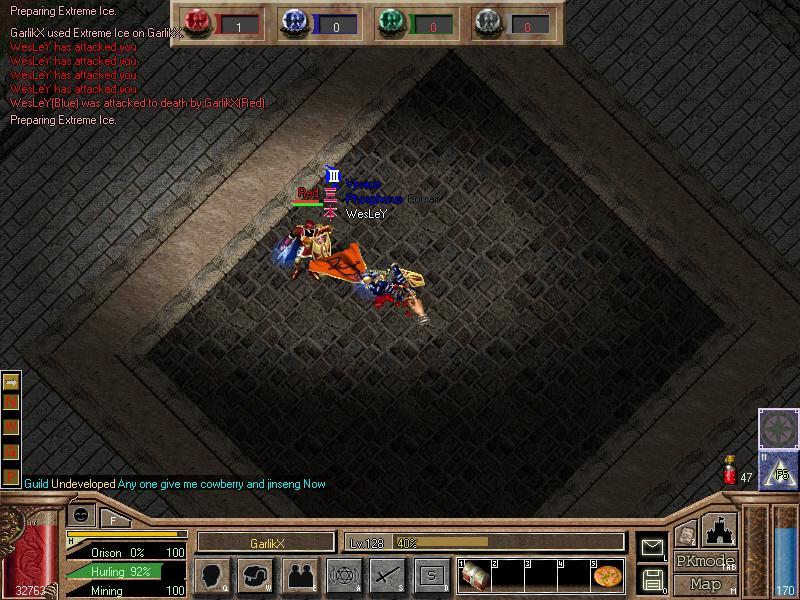
Task: Open the party two-people button
Action: [x=299, y=575]
